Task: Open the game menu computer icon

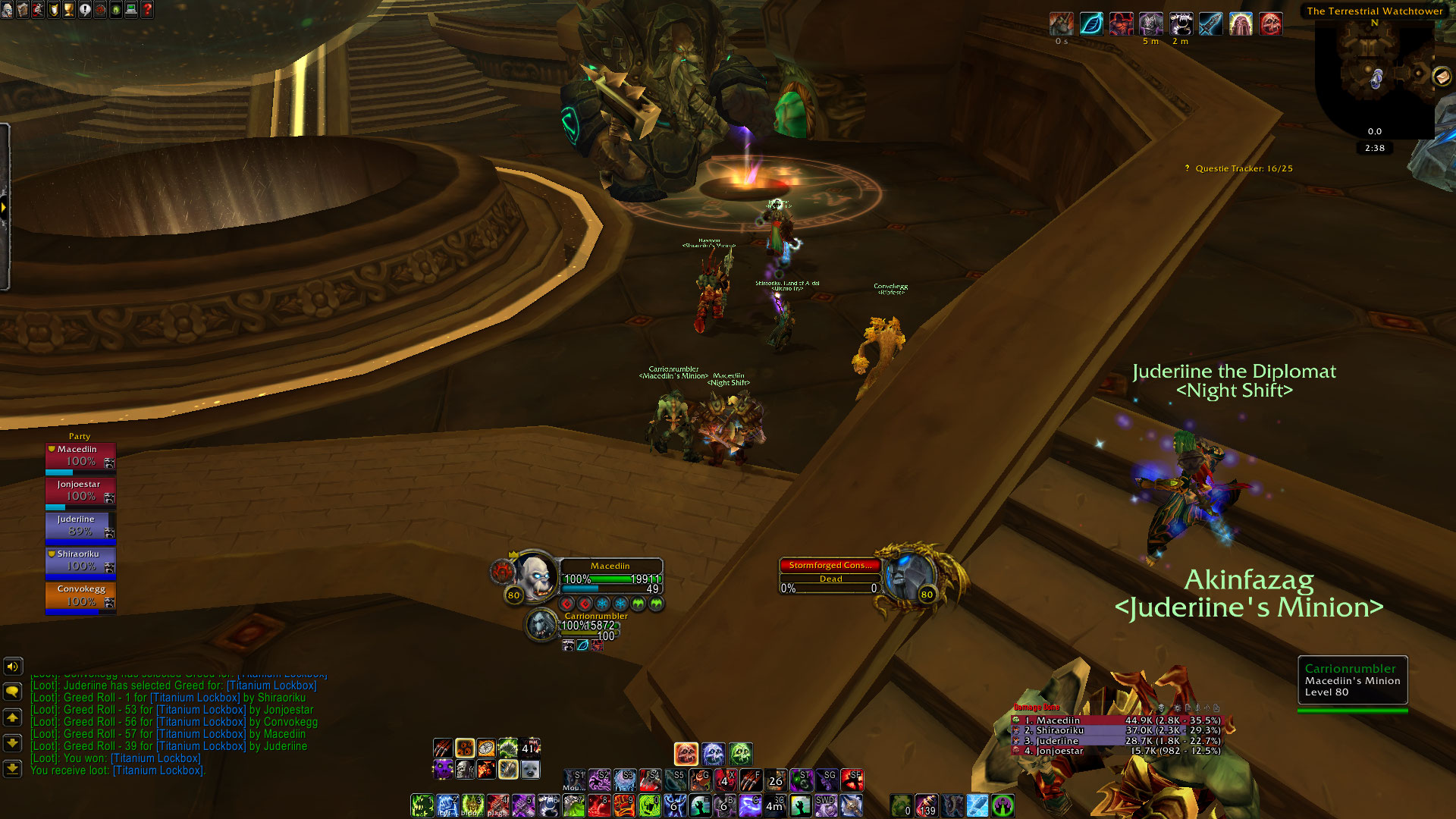Action: click(x=132, y=10)
